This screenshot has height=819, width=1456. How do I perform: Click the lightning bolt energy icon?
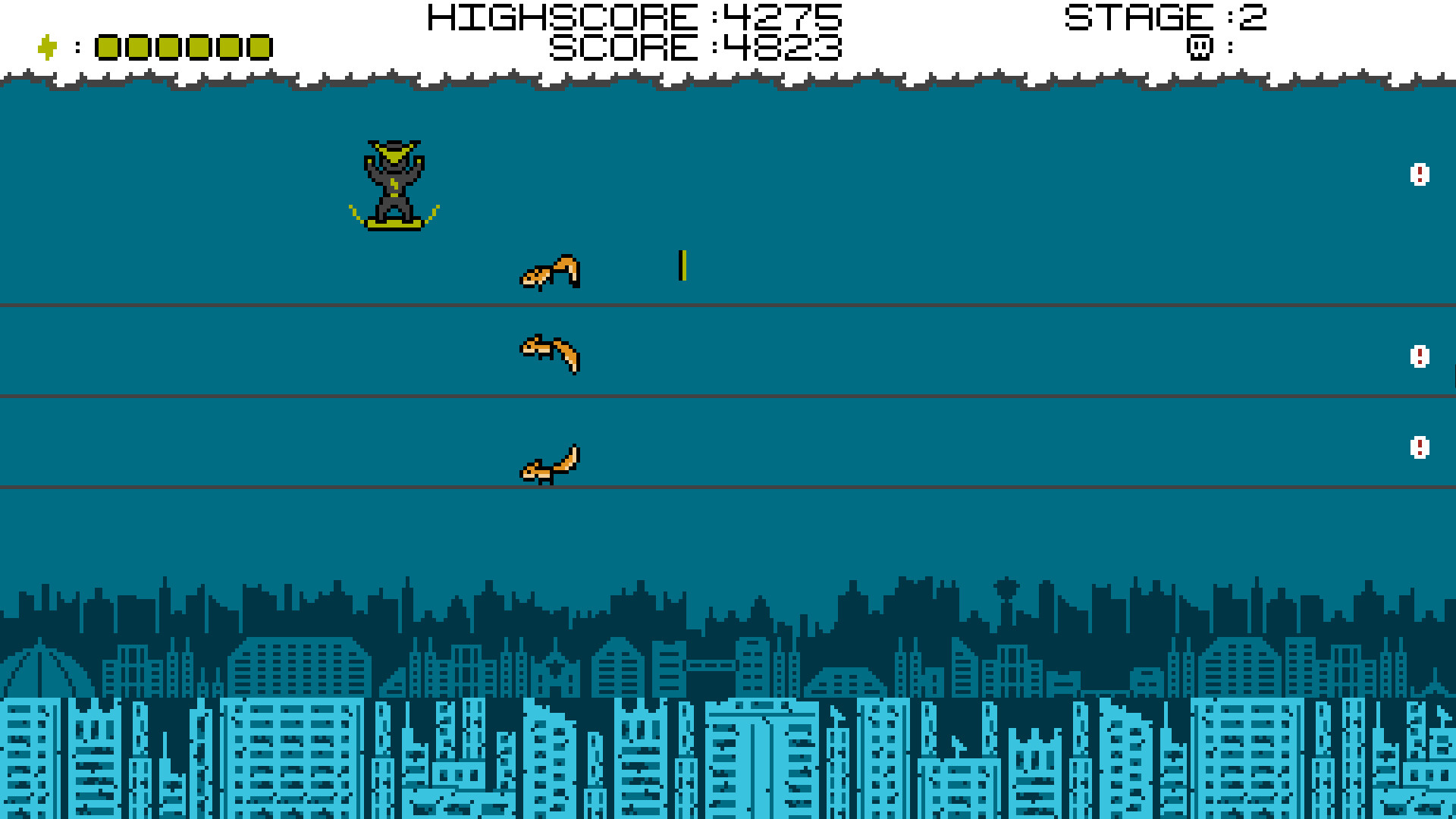tap(45, 47)
